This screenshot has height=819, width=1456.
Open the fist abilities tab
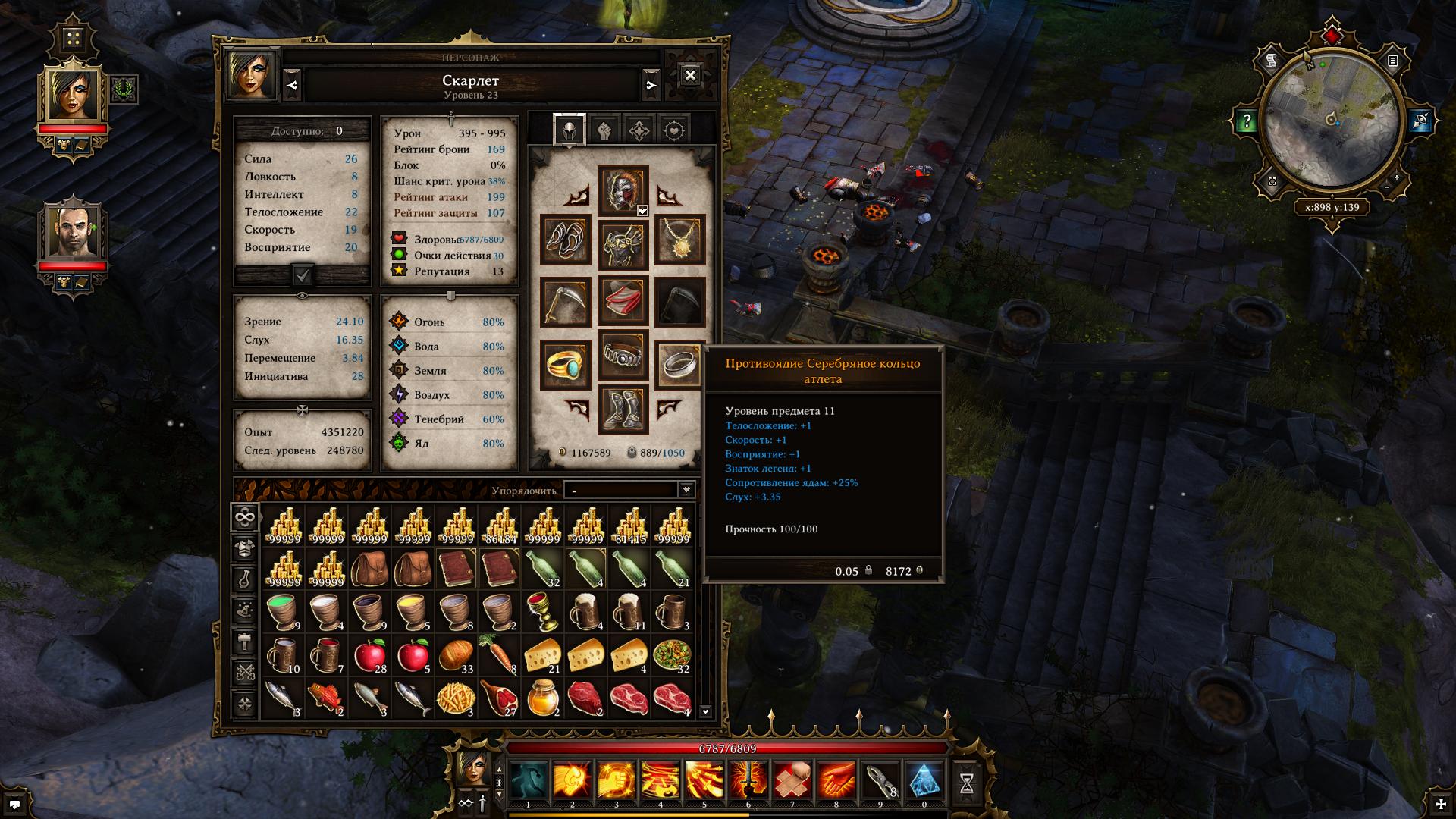tap(604, 130)
